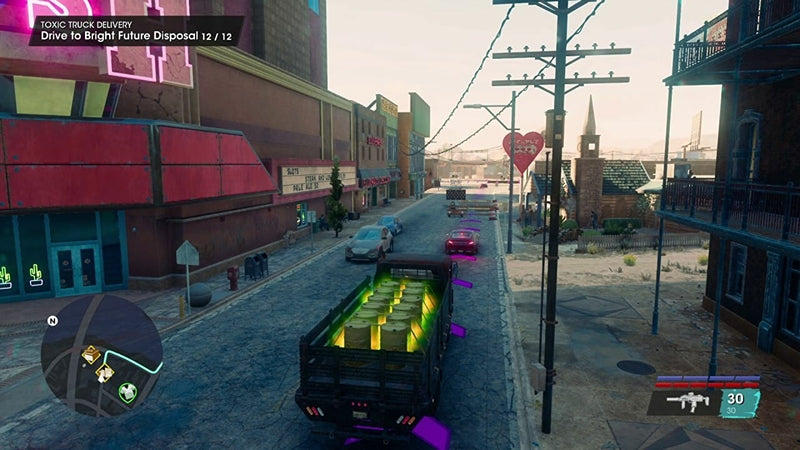800x450 pixels.
Task: Select the green shirt marker on minimap
Action: pos(128,392)
